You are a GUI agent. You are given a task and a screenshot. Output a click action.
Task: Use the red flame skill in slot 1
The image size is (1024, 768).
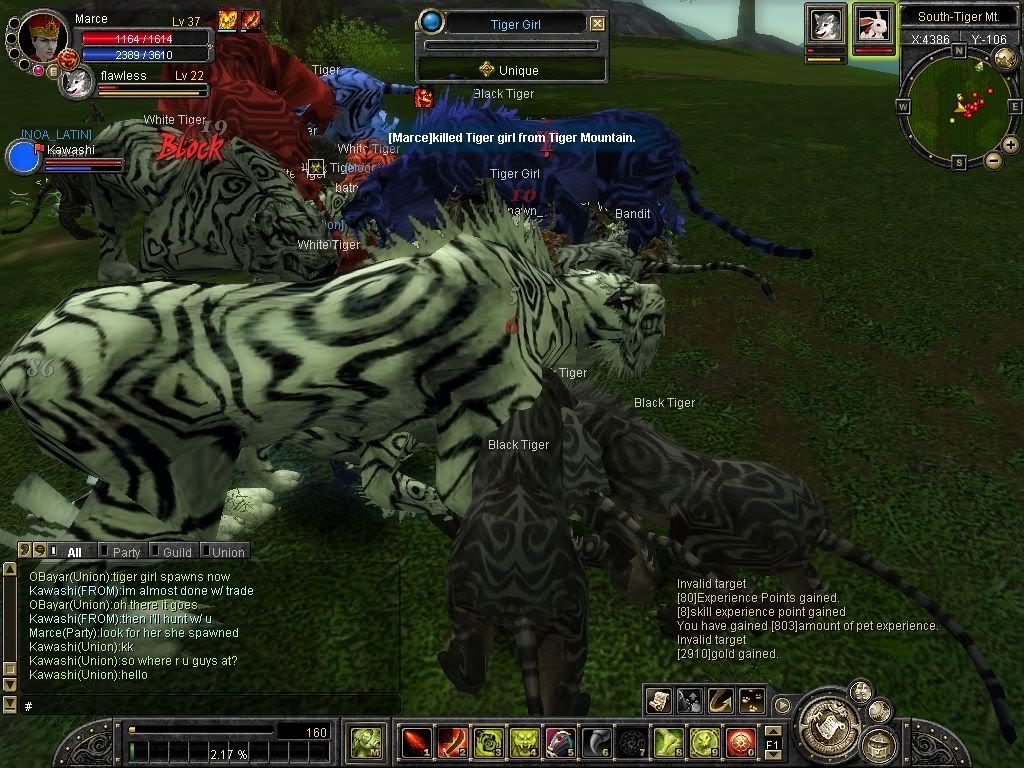click(415, 742)
